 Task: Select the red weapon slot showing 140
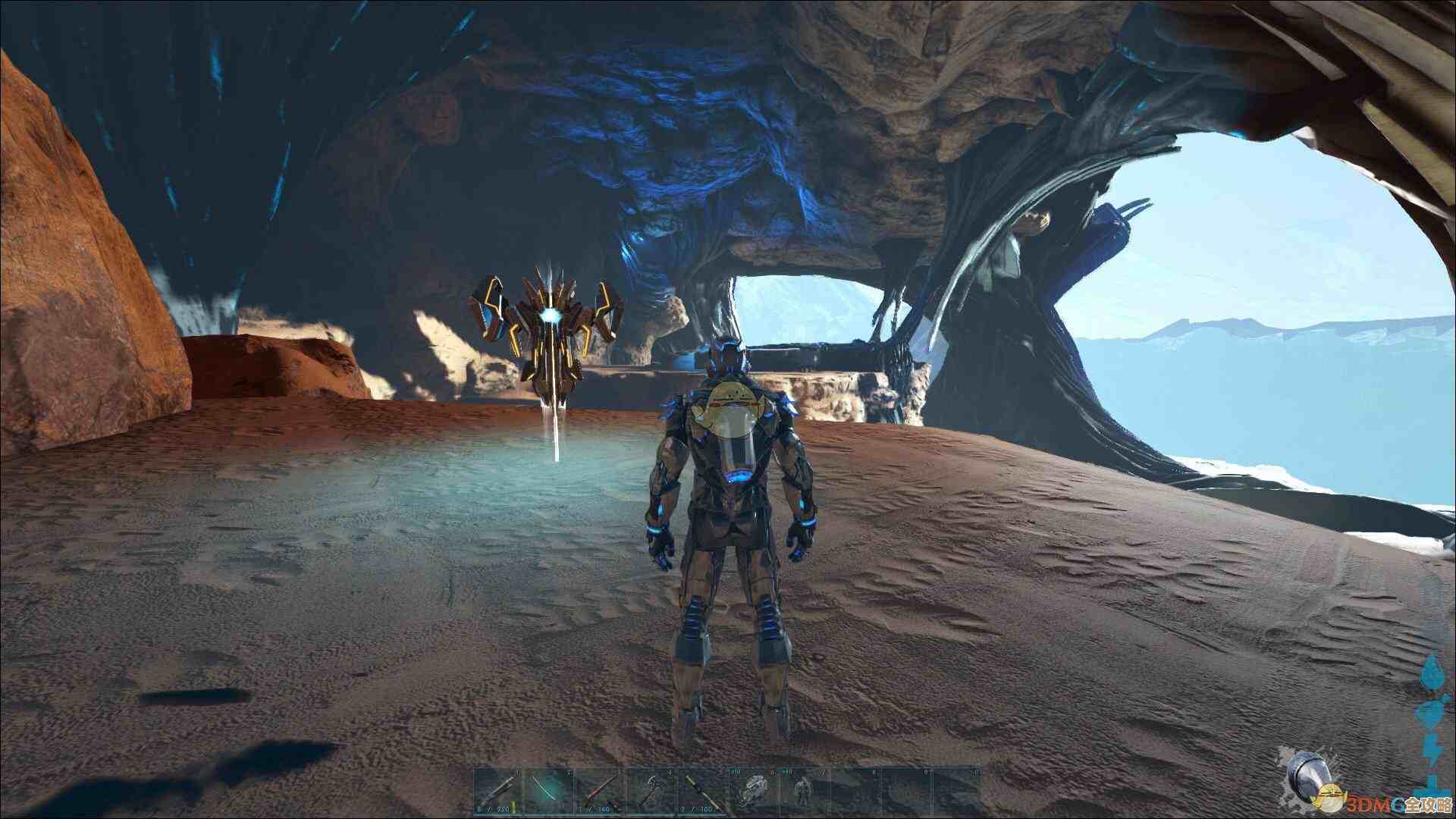point(598,792)
